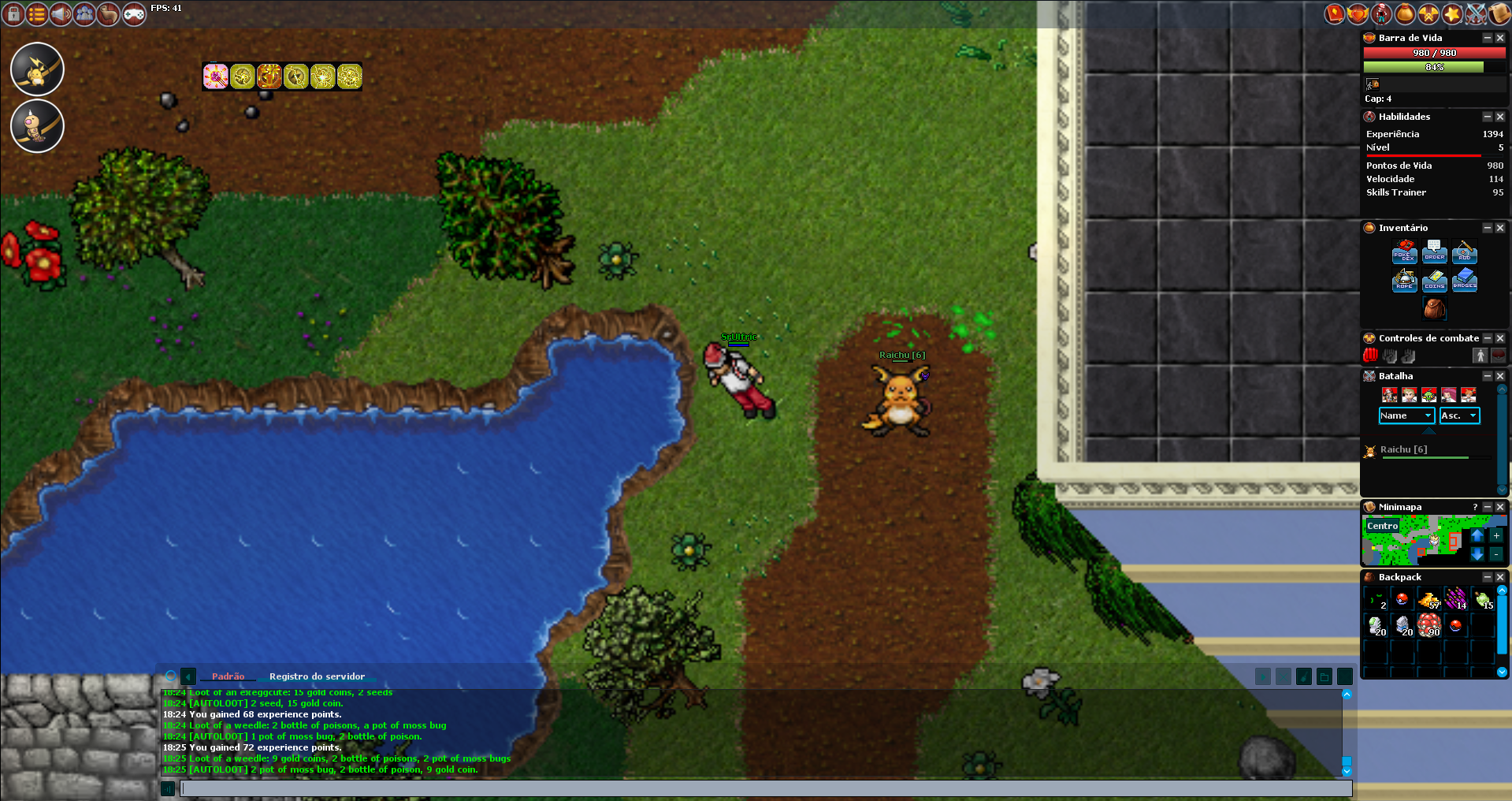Zoom in on the minimap
This screenshot has height=801, width=1512.
point(1495,535)
